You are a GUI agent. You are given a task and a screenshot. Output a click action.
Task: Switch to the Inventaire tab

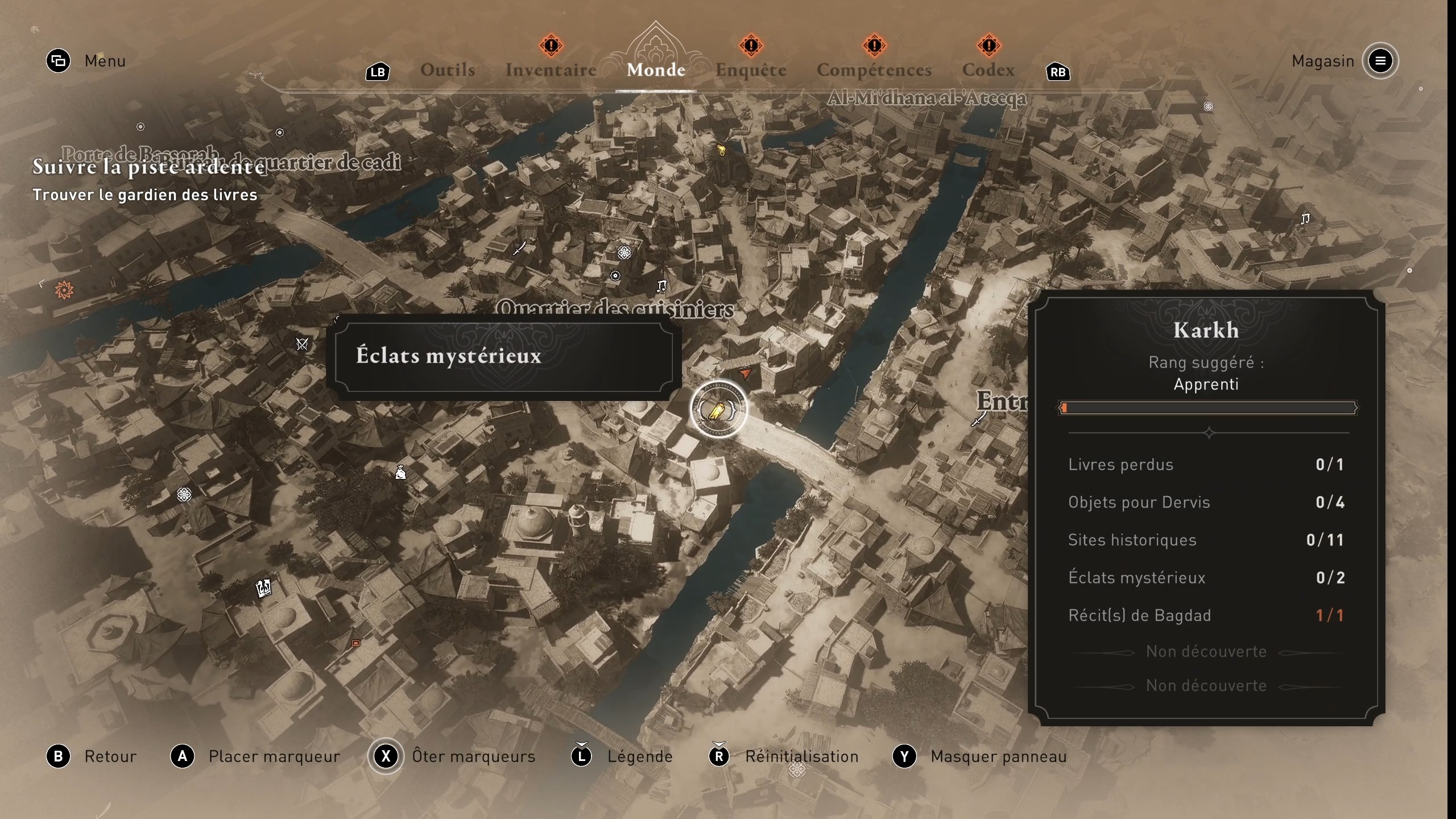(551, 69)
